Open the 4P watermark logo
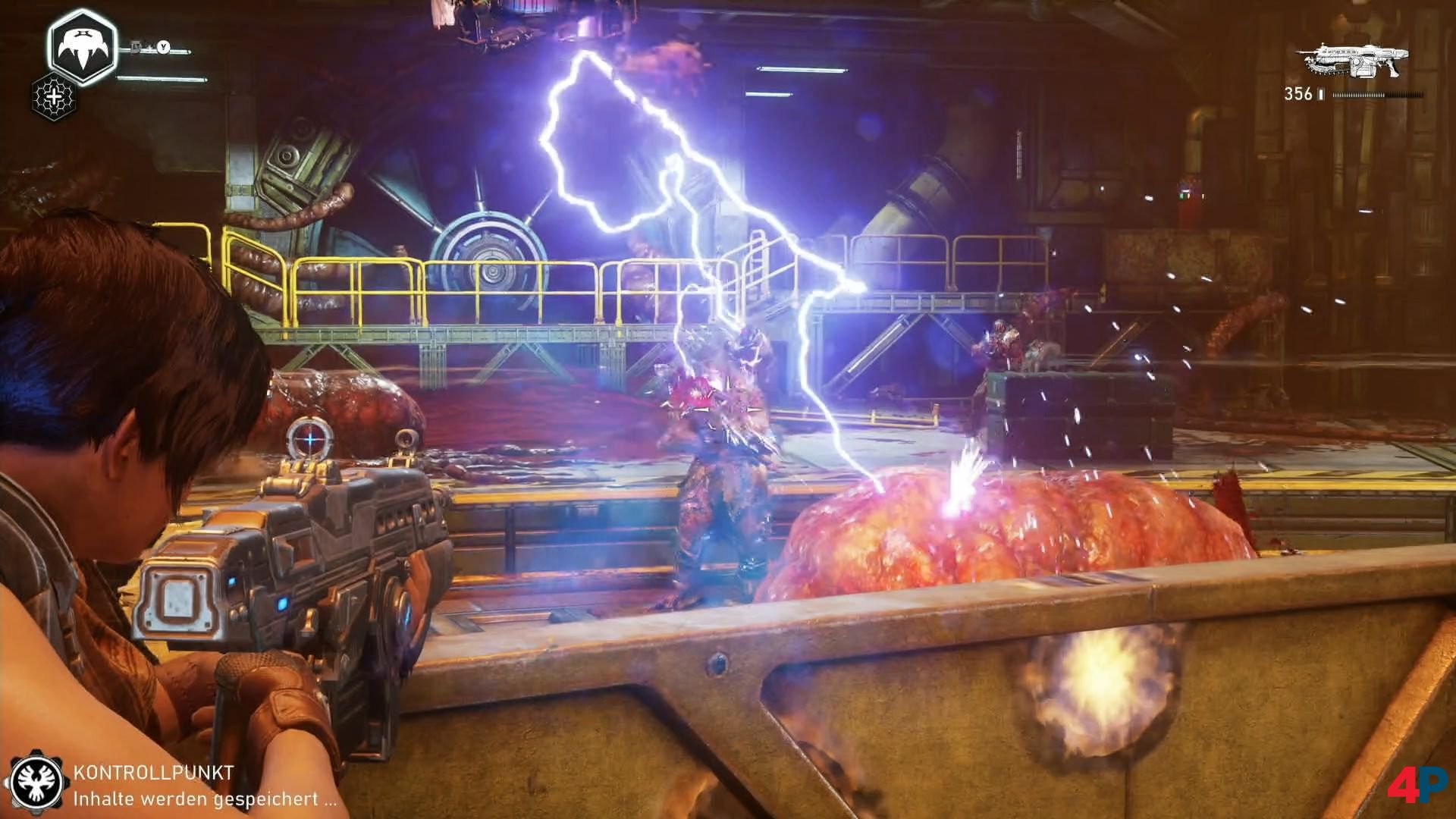 click(1417, 784)
